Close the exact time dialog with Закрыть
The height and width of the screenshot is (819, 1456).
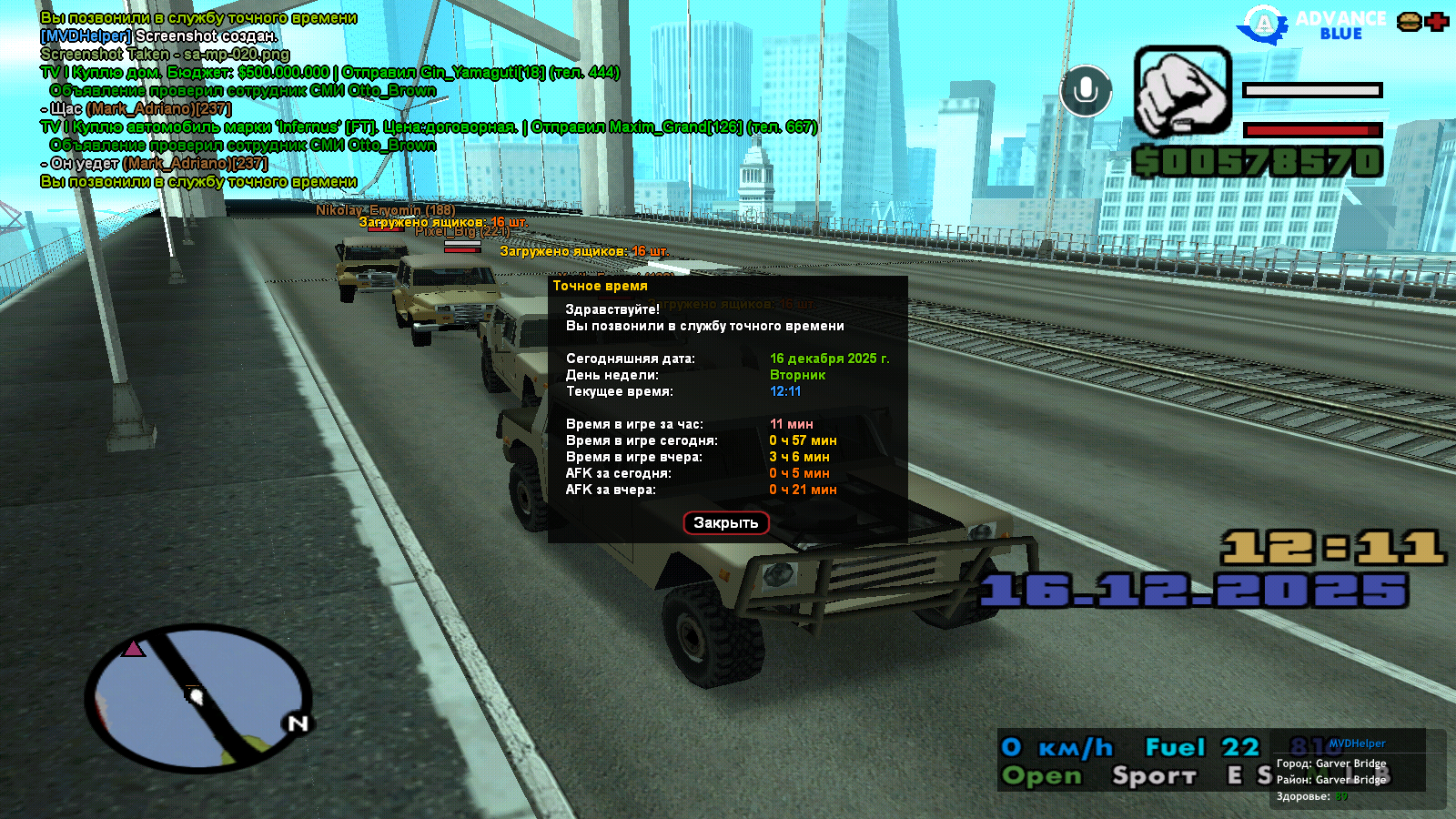click(x=726, y=523)
